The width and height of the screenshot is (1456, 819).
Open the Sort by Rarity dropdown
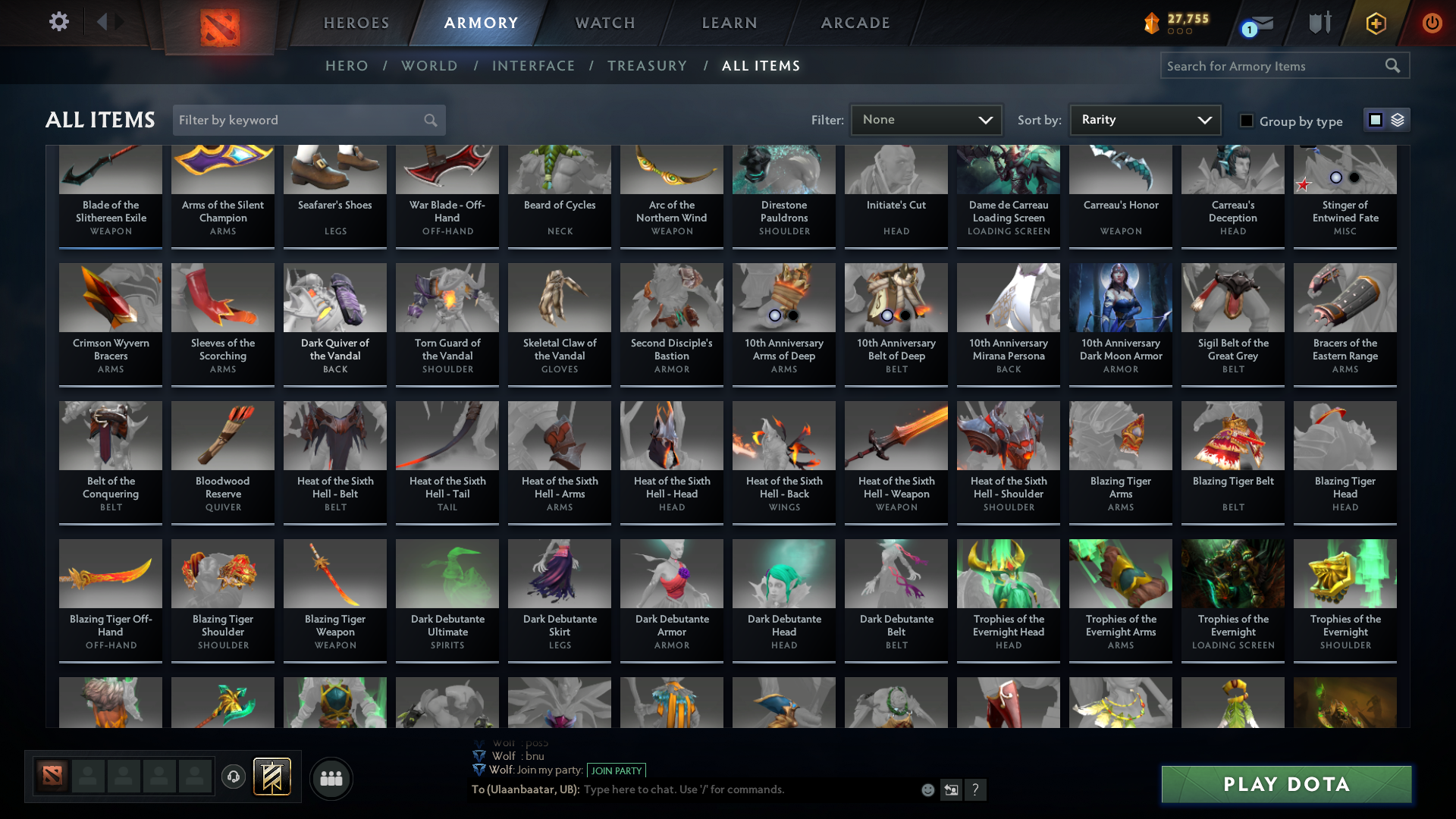pyautogui.click(x=1144, y=119)
